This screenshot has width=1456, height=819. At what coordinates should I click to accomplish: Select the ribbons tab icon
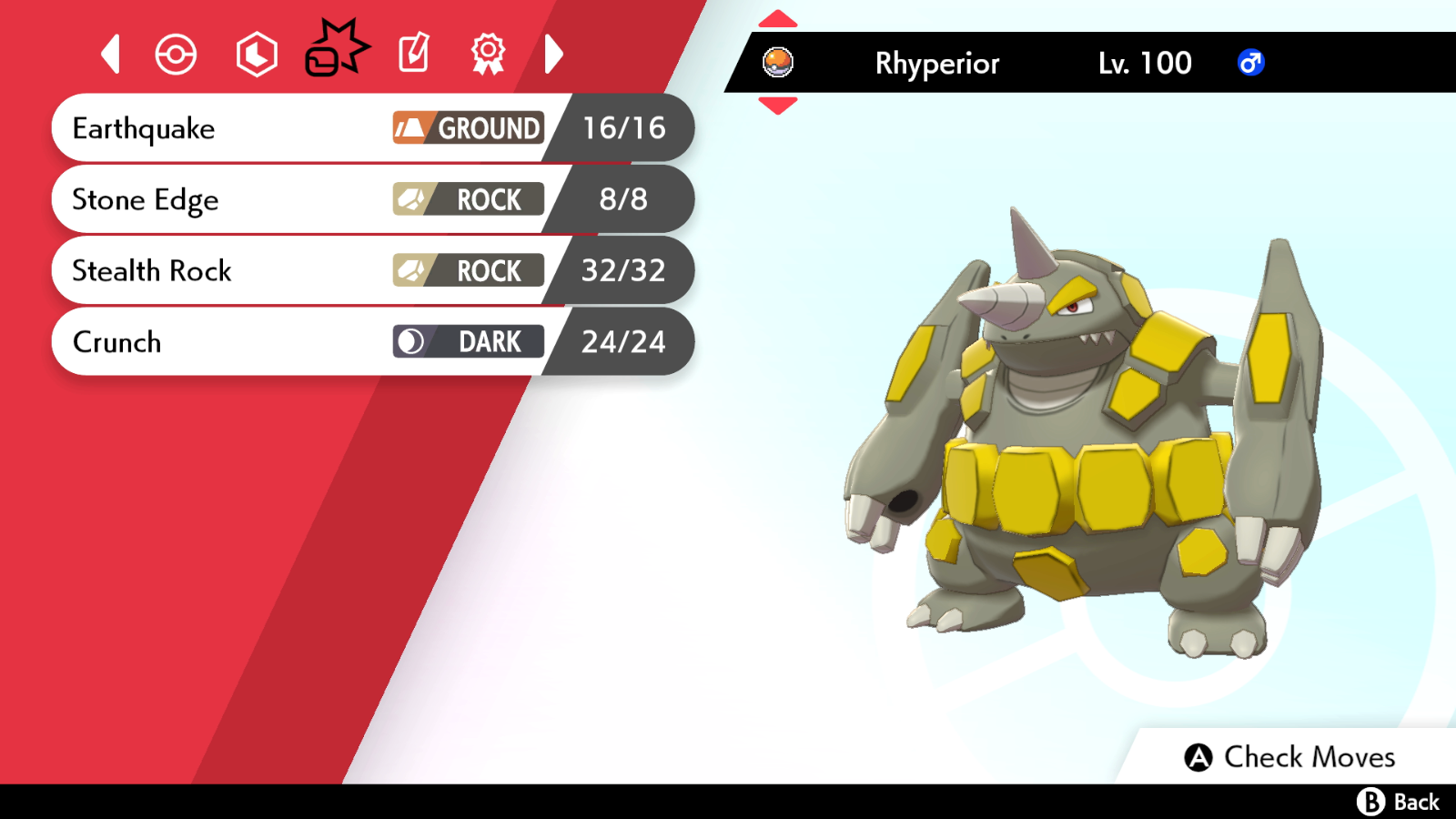click(489, 54)
